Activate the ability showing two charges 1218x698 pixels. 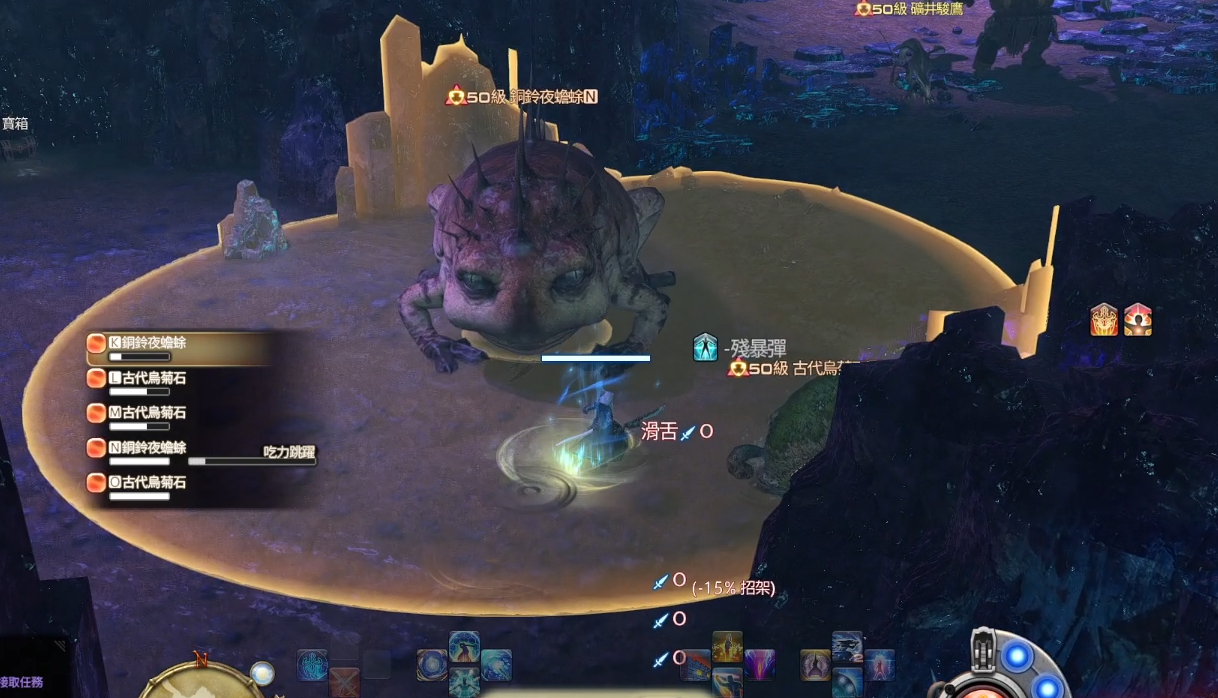847,646
